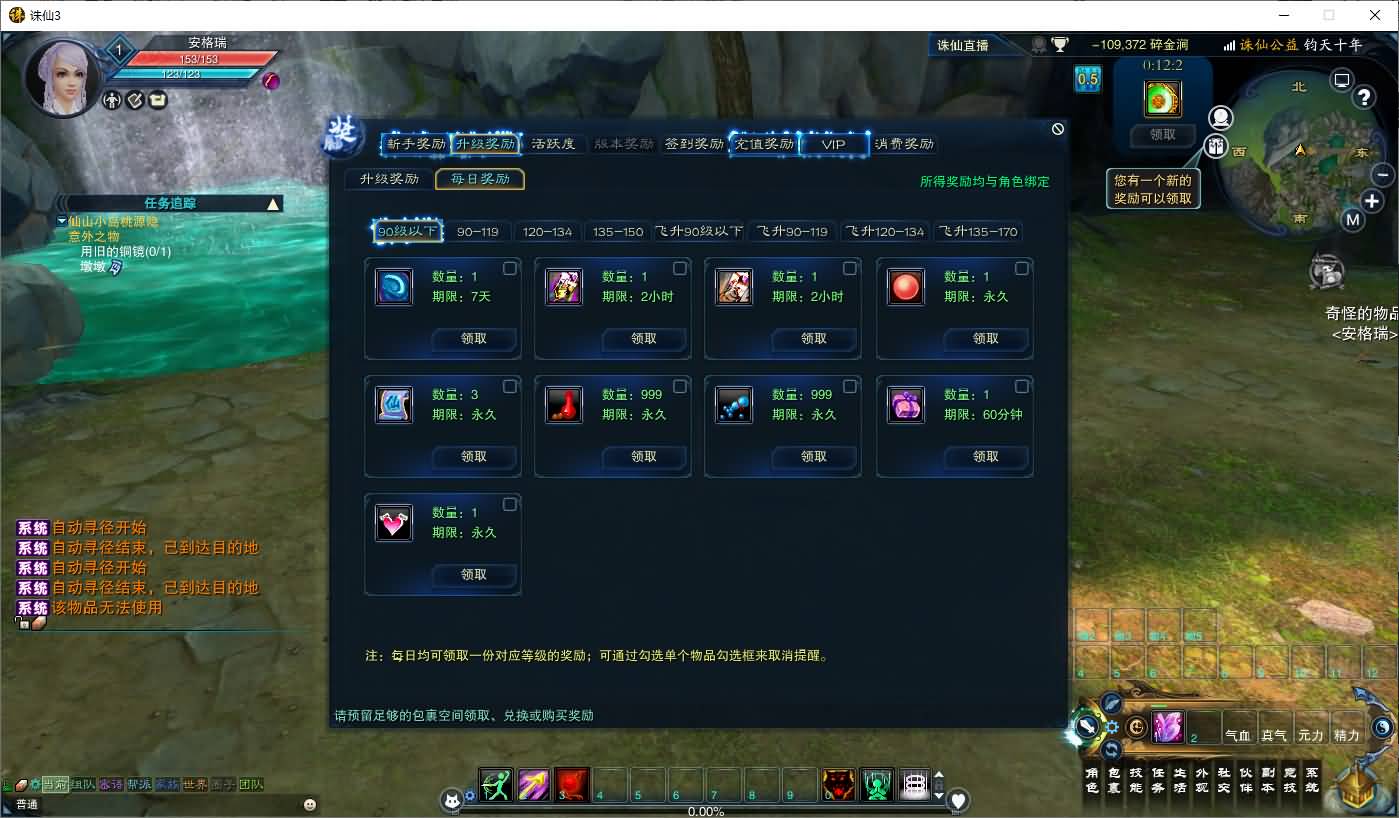Cast the red orb skill in hotbar slot 3
The height and width of the screenshot is (818, 1399).
(x=571, y=785)
